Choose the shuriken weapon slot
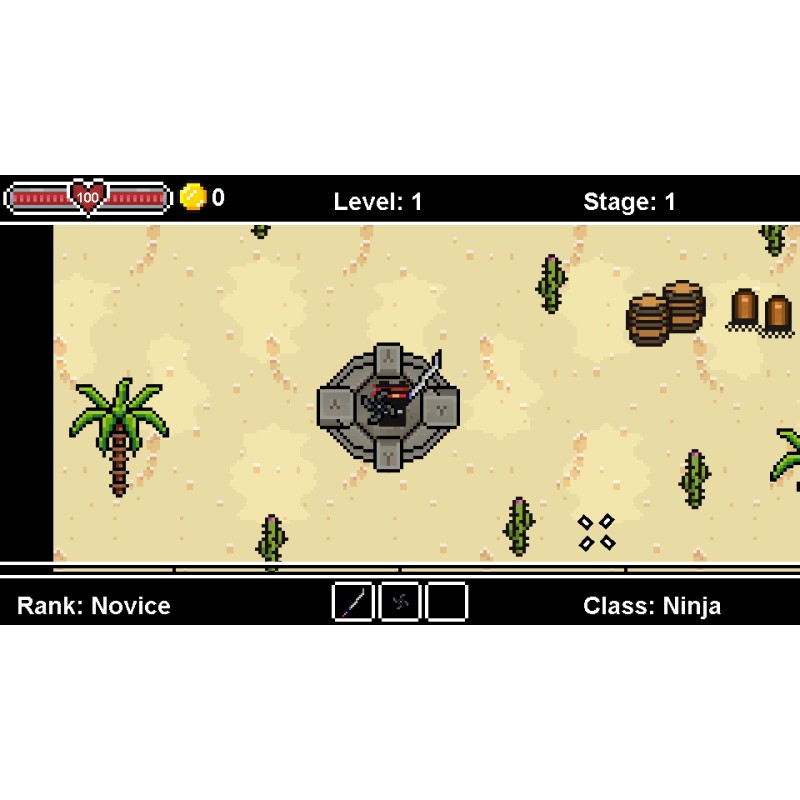 pos(400,602)
